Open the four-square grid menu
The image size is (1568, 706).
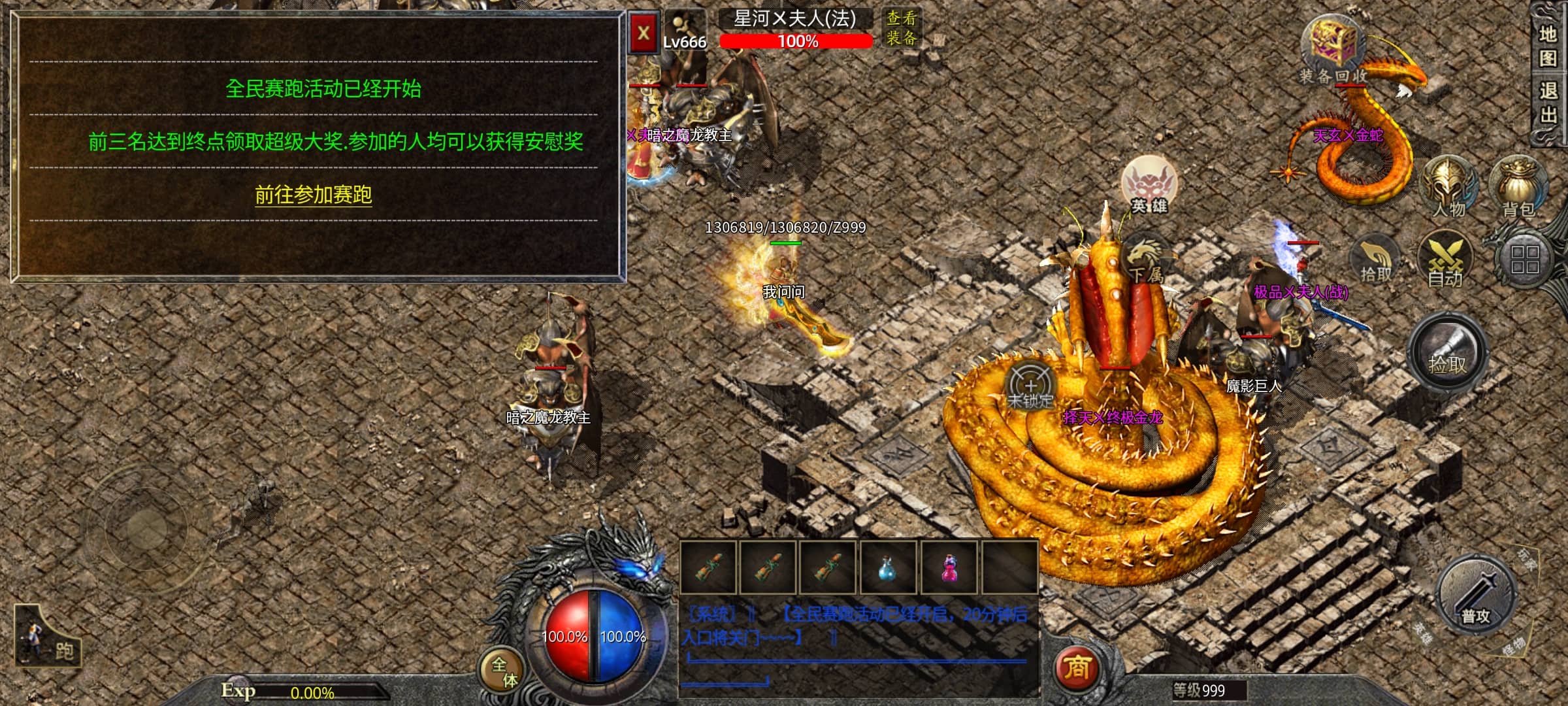(1524, 260)
